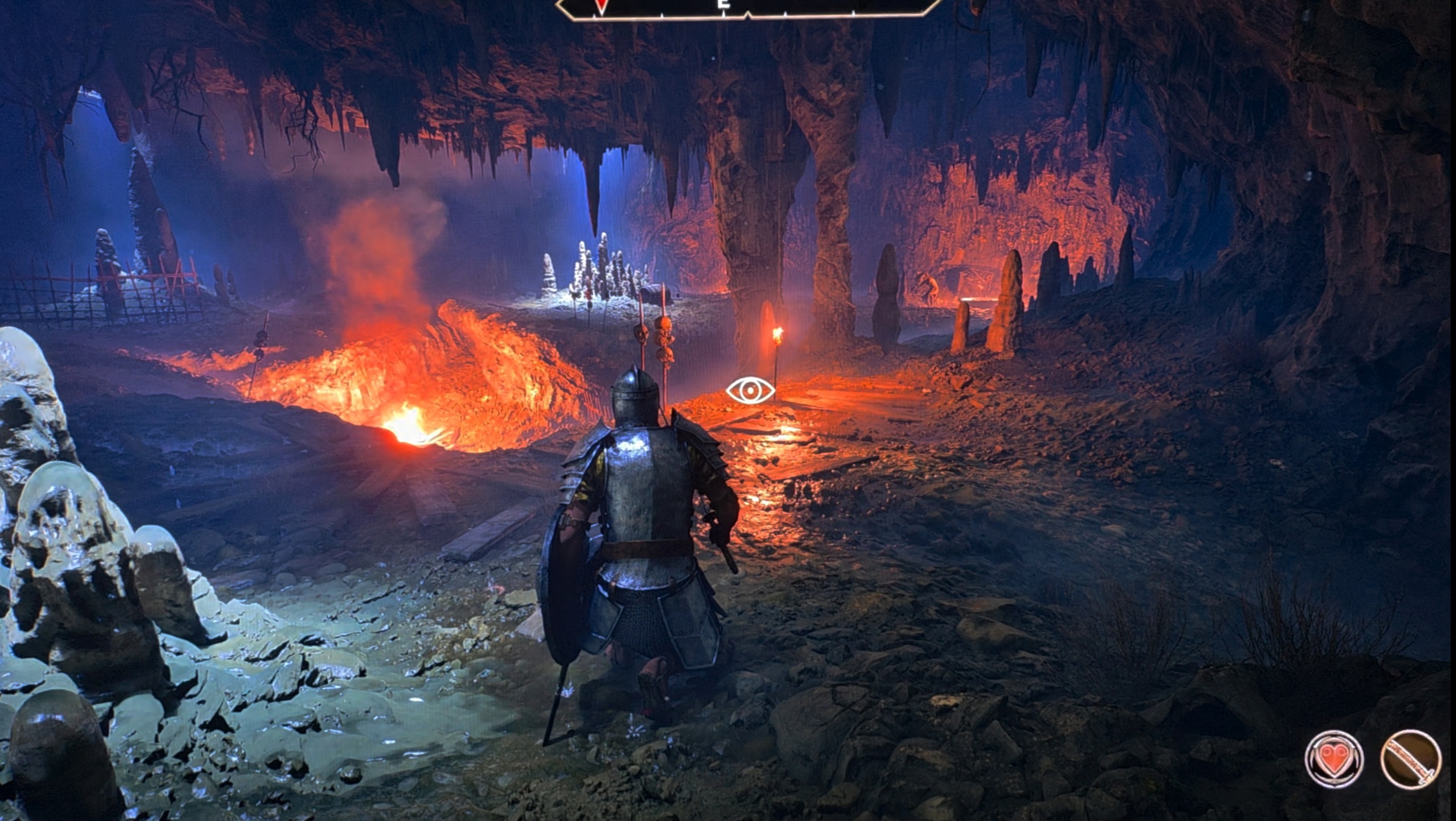Click the equipped sword weapon icon
The image size is (1456, 821).
[x=1410, y=760]
